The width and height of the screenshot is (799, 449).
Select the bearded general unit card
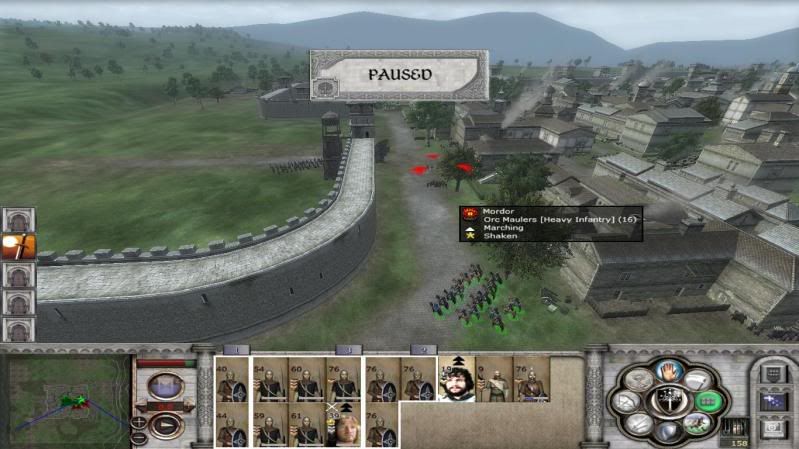click(456, 379)
